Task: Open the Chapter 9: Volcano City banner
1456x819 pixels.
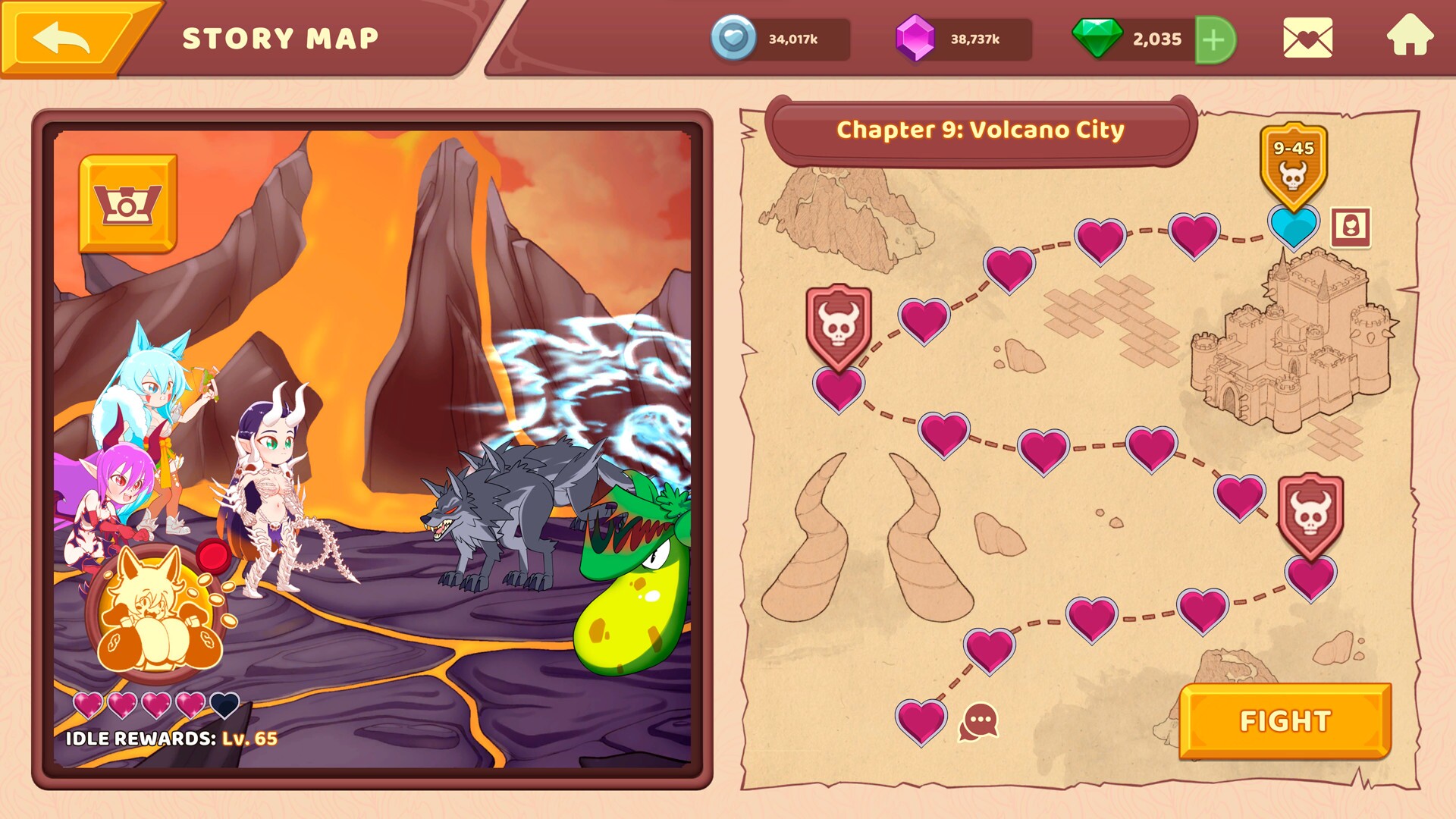Action: tap(980, 129)
